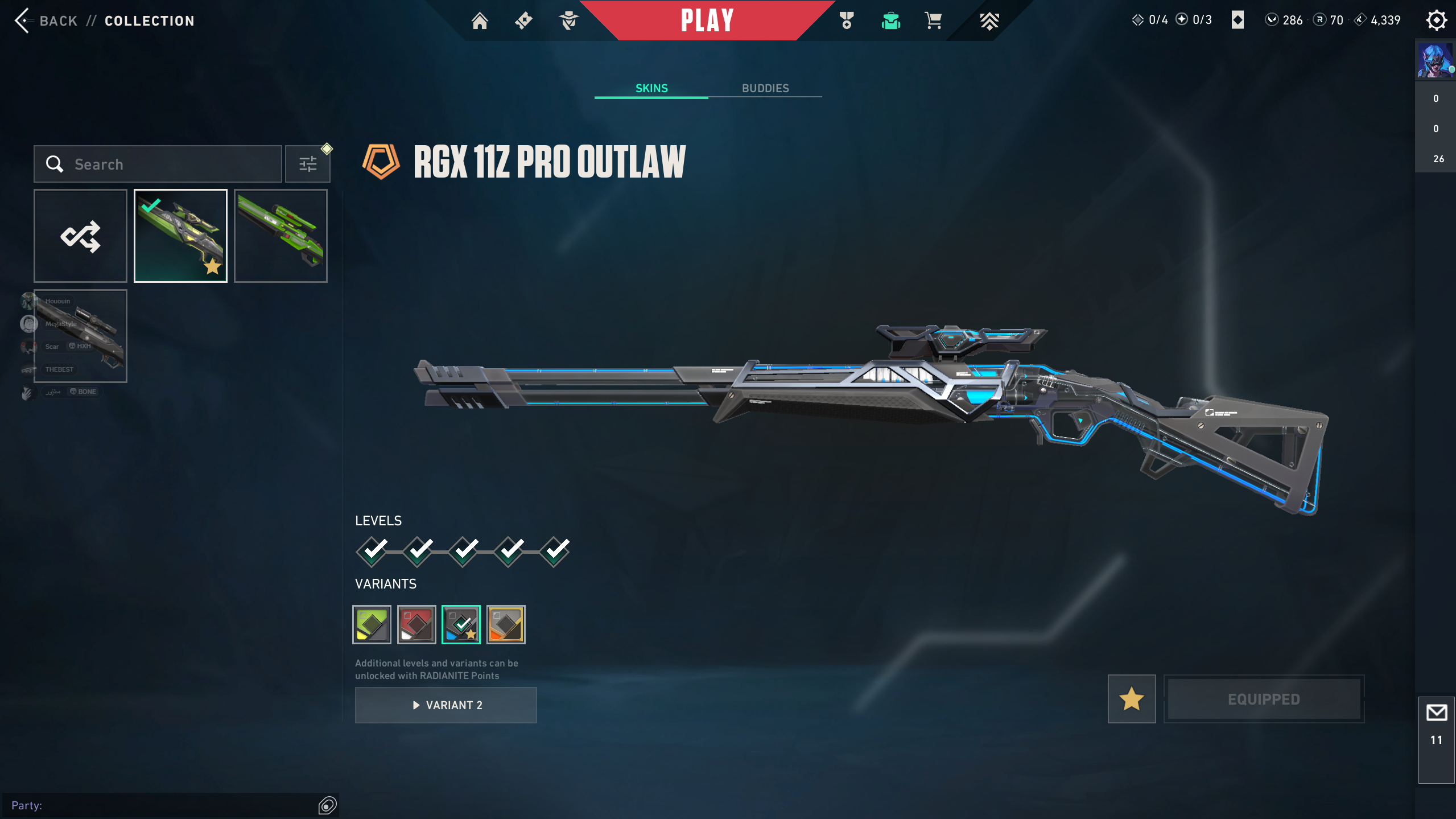Toggle the favorite star button
This screenshot has width=1456, height=819.
(x=1131, y=699)
